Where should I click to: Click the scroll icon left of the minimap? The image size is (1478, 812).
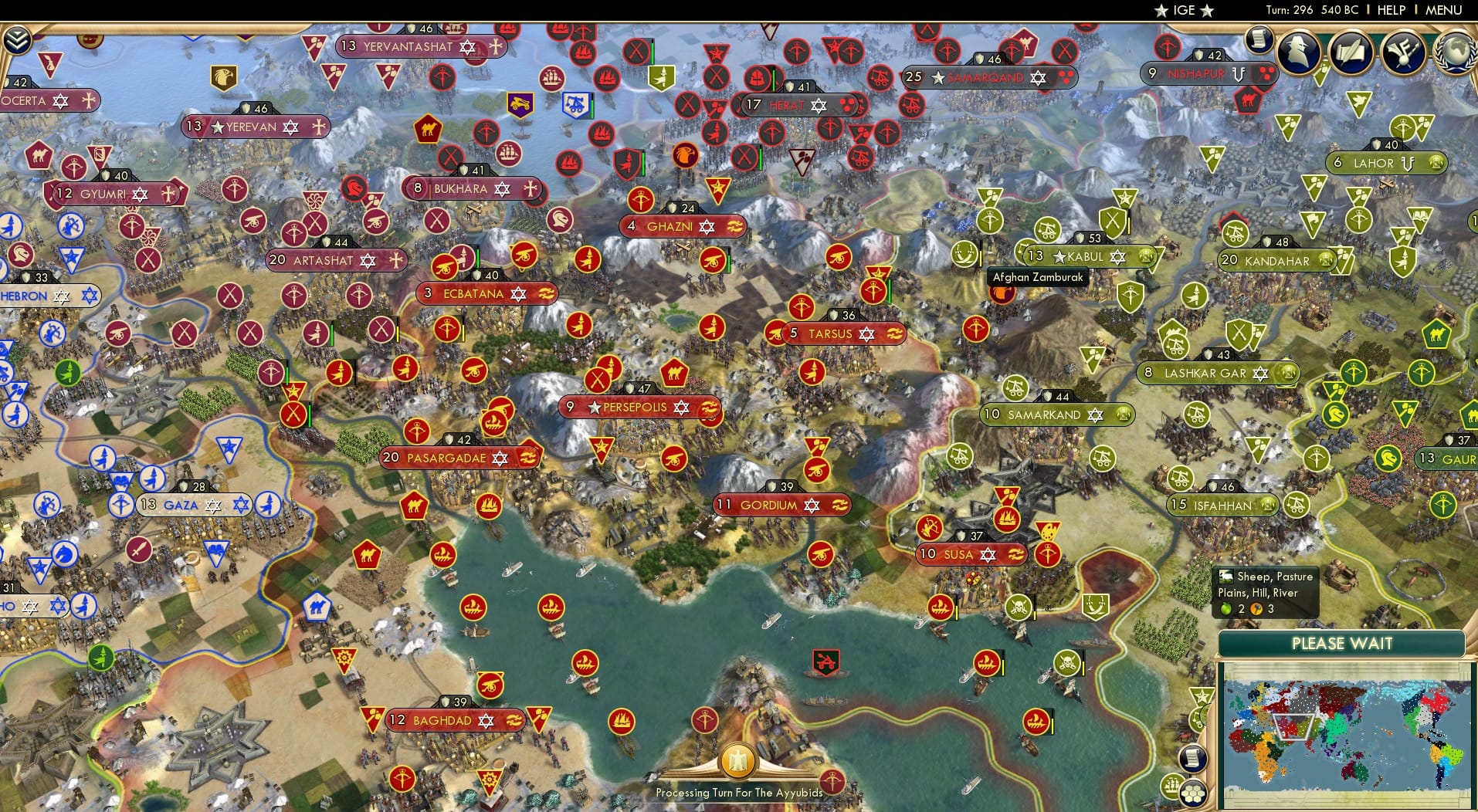click(x=1193, y=758)
